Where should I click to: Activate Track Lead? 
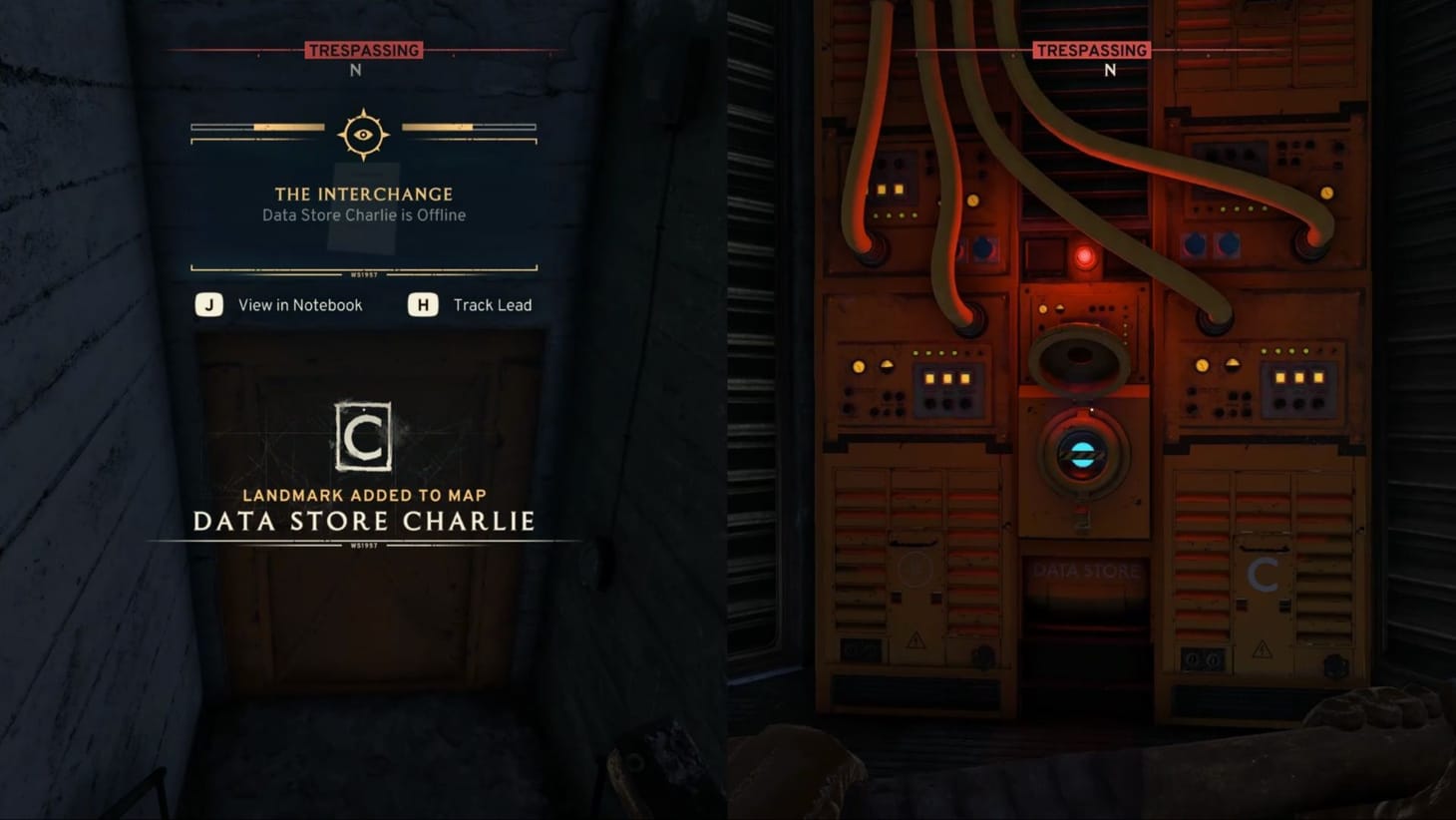pos(496,305)
